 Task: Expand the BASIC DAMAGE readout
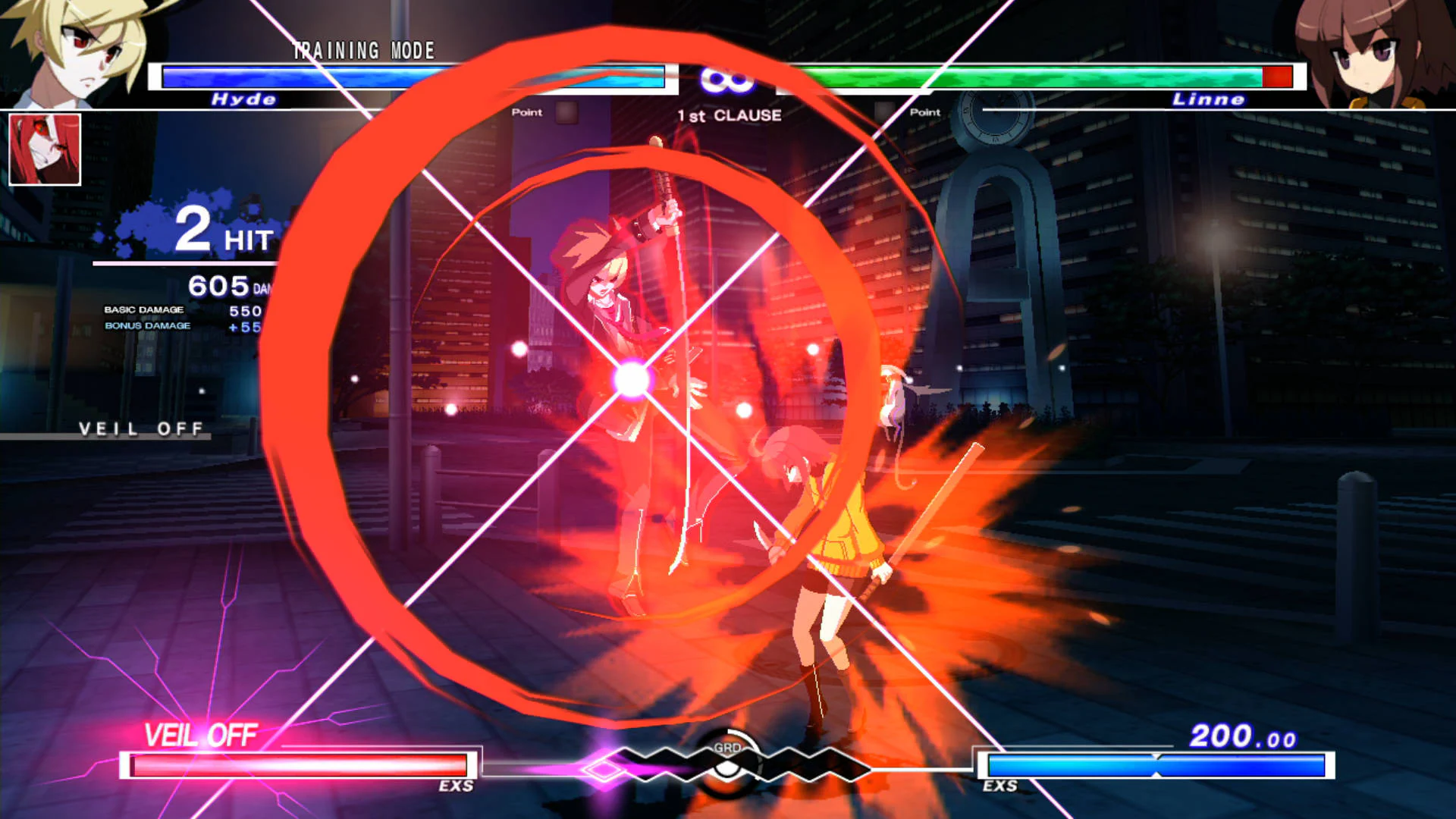[144, 310]
